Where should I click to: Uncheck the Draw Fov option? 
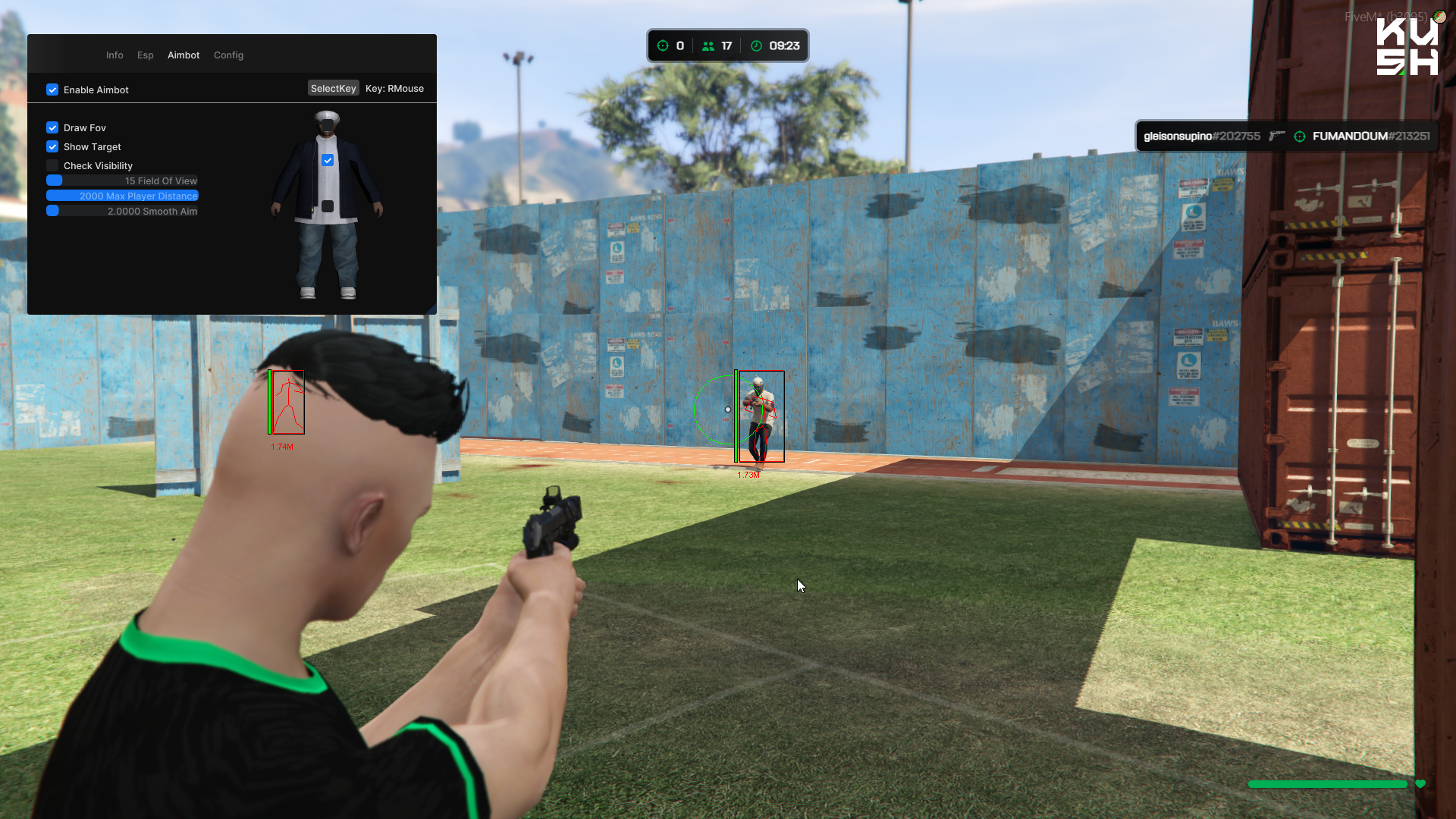point(52,127)
